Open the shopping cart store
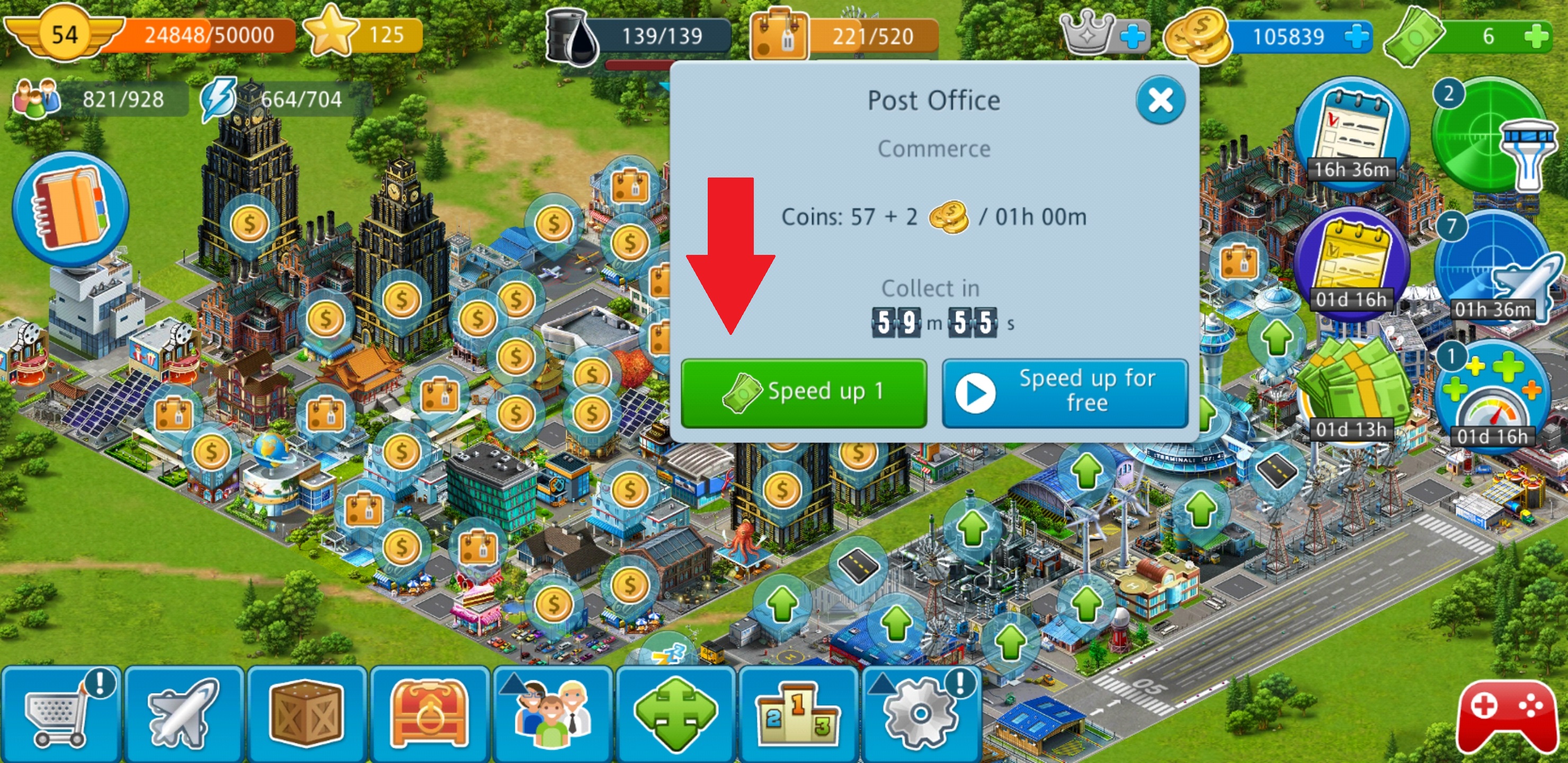Screen dimensions: 1568x763 coord(61,714)
